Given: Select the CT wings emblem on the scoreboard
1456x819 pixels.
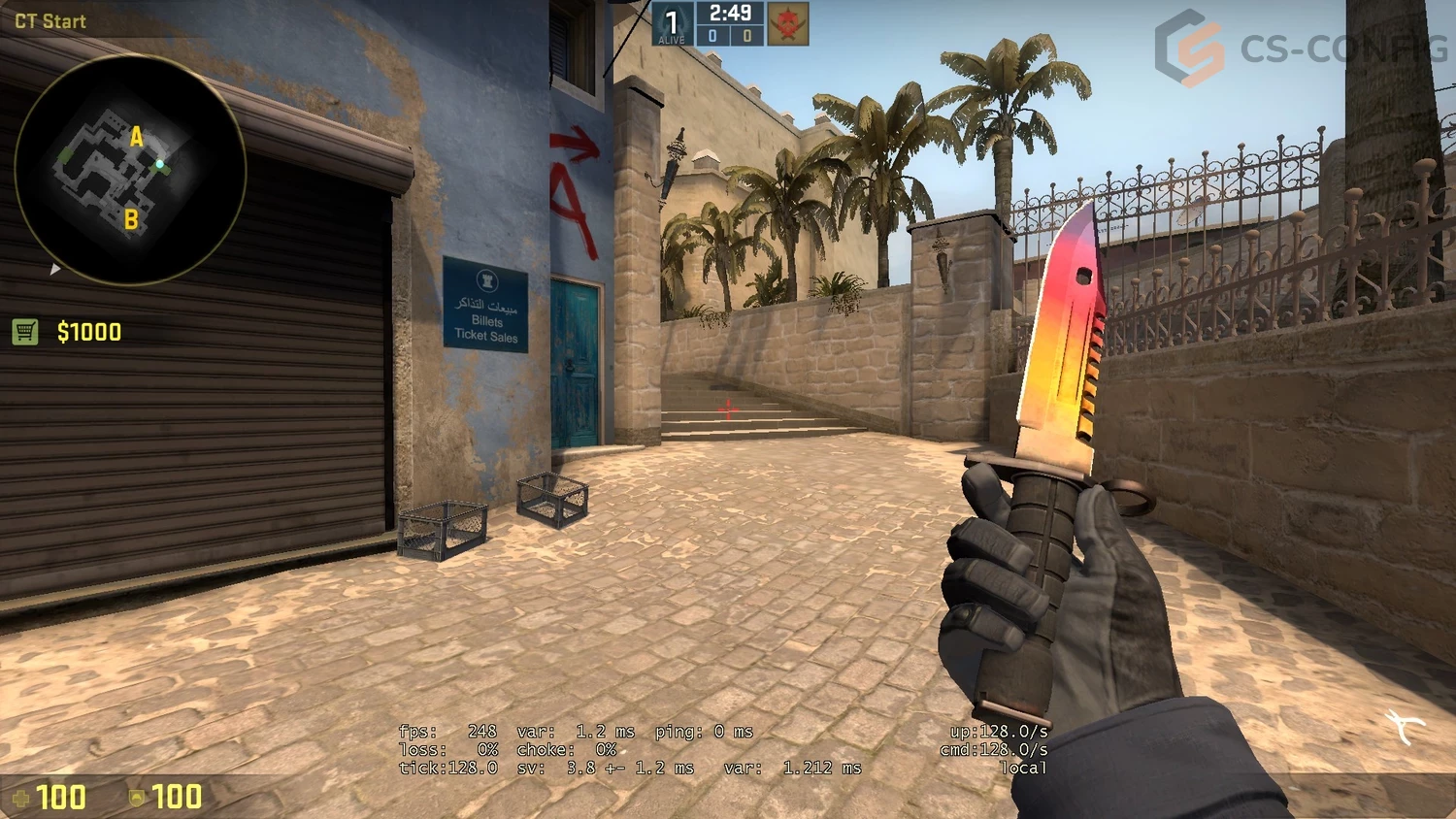Looking at the screenshot, I should tap(671, 19).
